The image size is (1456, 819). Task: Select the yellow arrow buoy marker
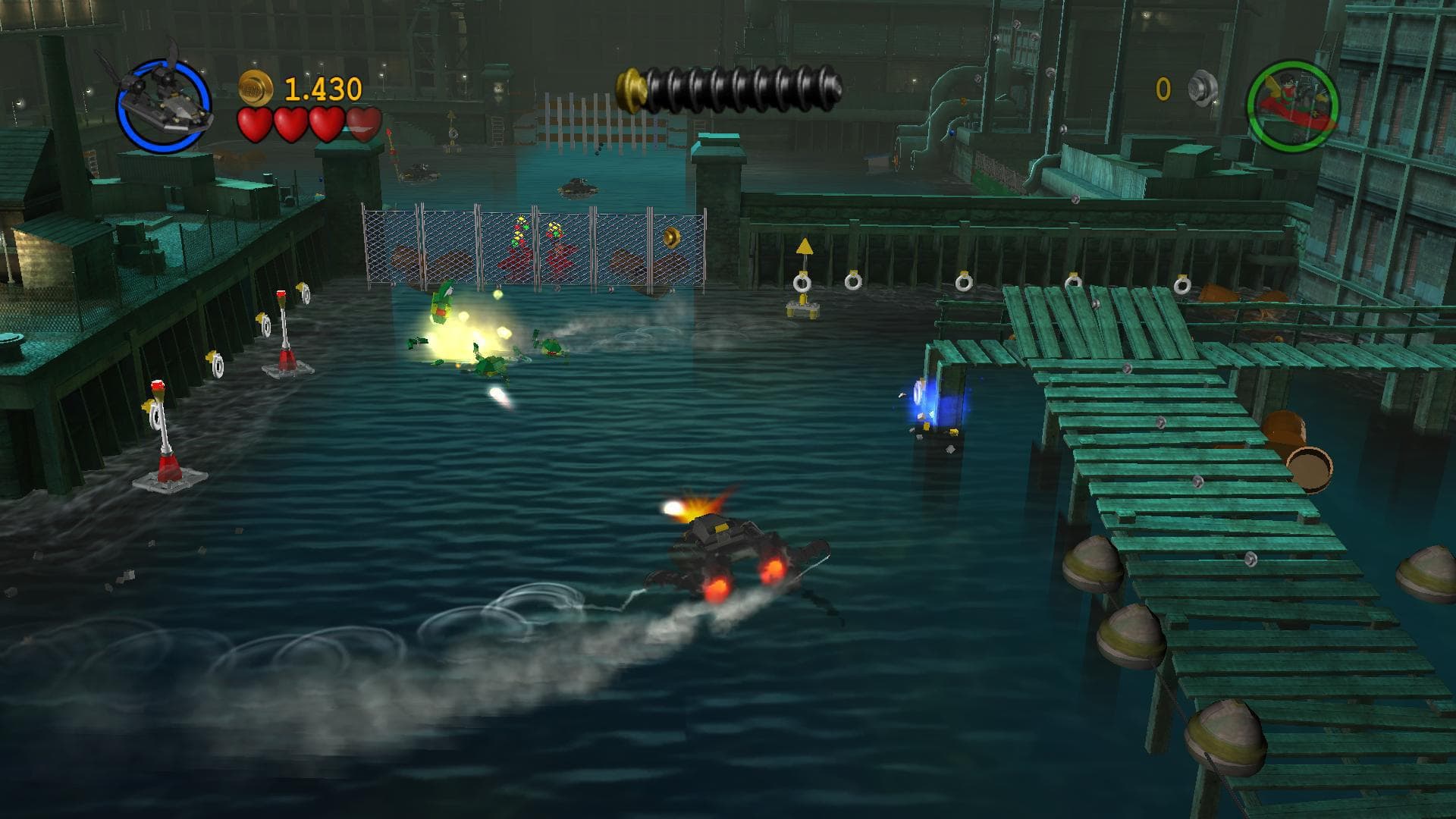point(802,248)
